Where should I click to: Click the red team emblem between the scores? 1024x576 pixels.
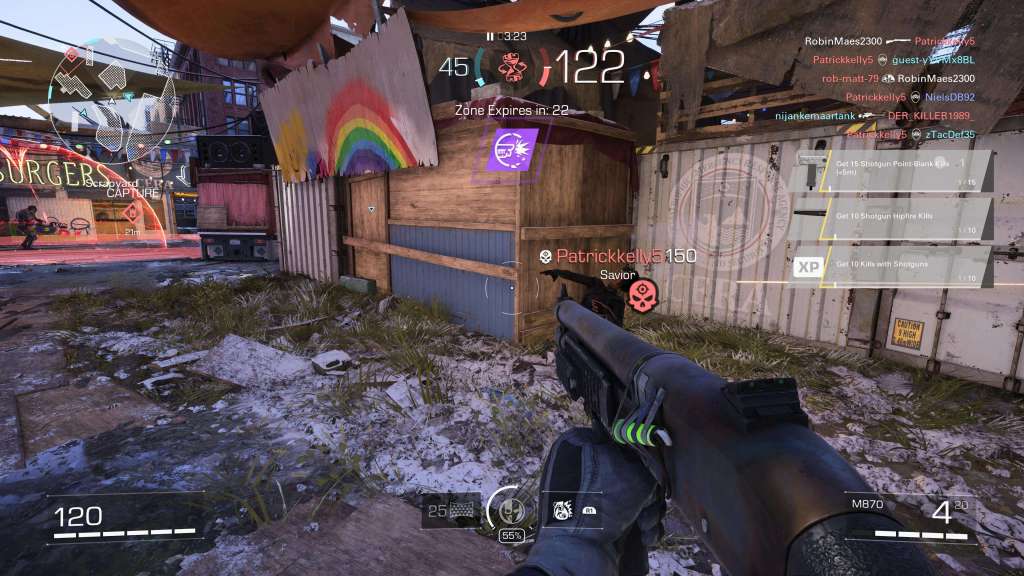point(511,66)
